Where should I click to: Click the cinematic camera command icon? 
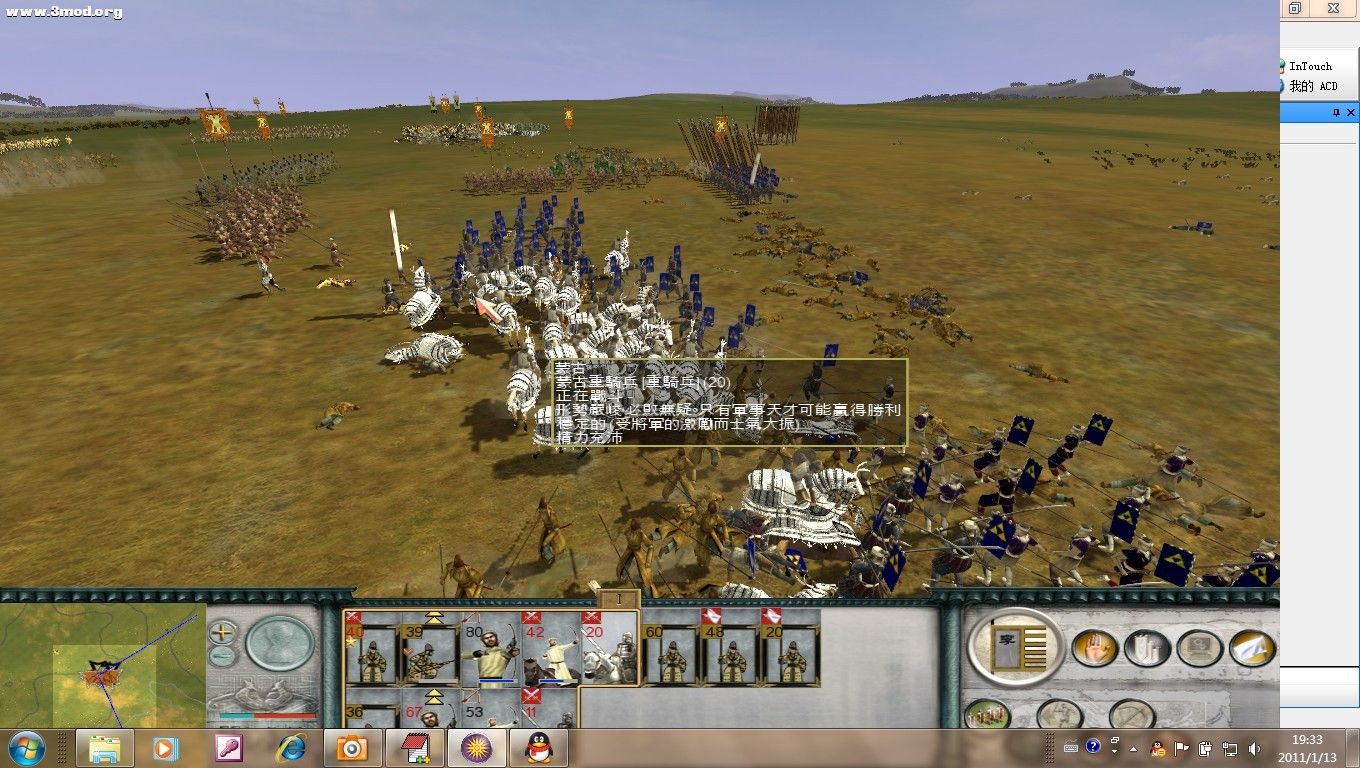(1200, 647)
